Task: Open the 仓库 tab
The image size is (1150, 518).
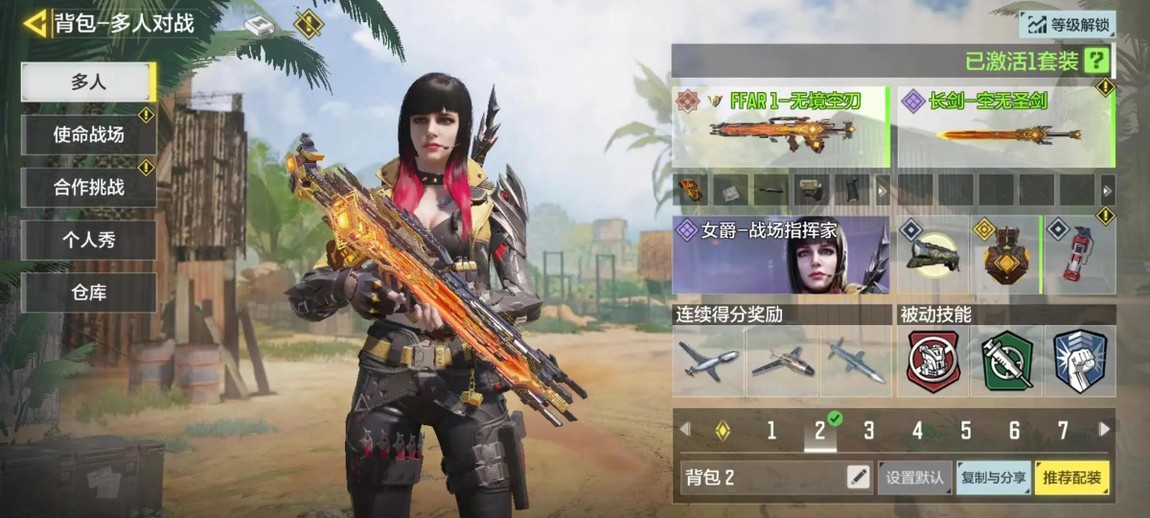Action: [x=88, y=293]
